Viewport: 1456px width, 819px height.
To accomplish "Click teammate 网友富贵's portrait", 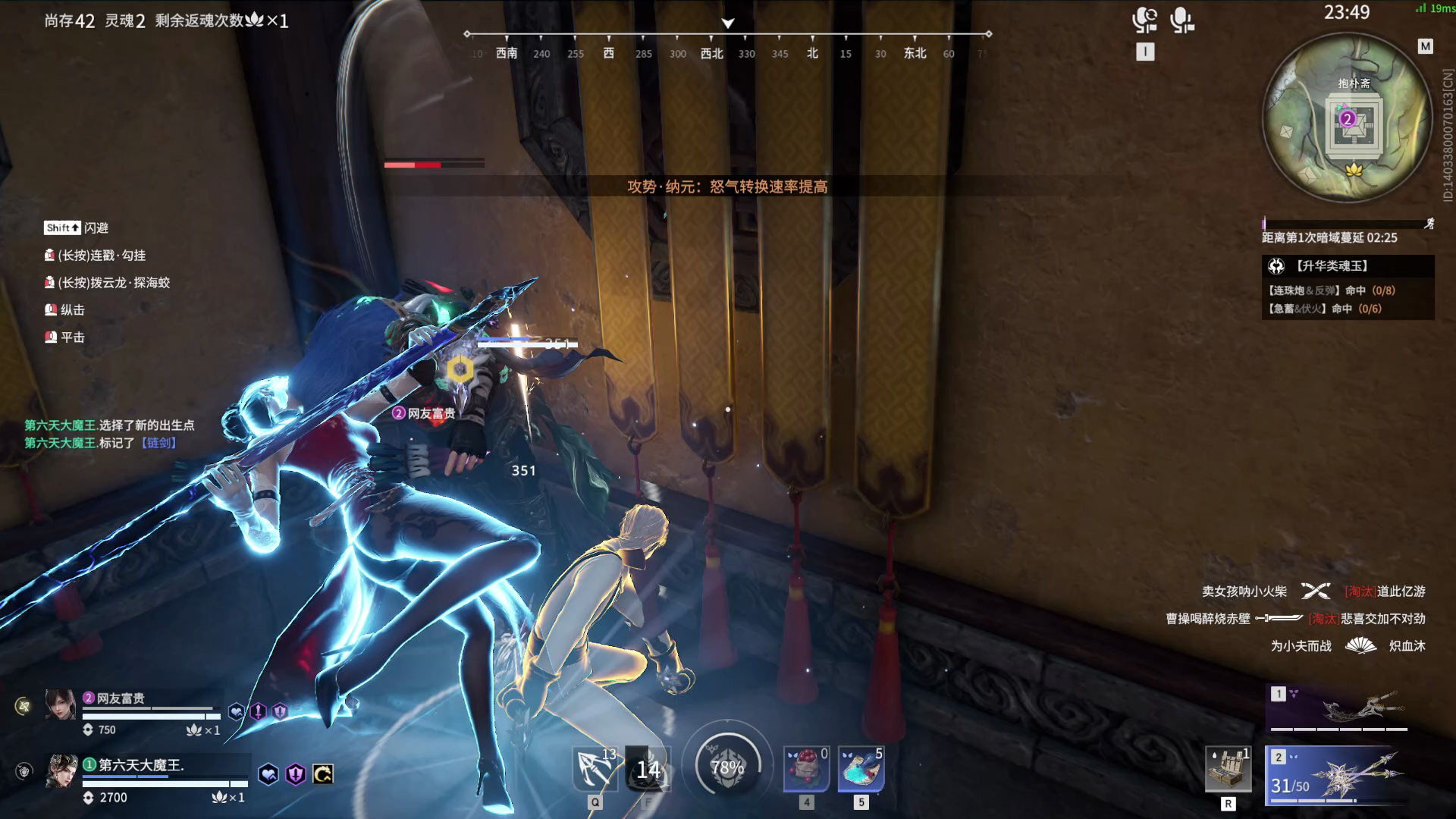I will [61, 705].
